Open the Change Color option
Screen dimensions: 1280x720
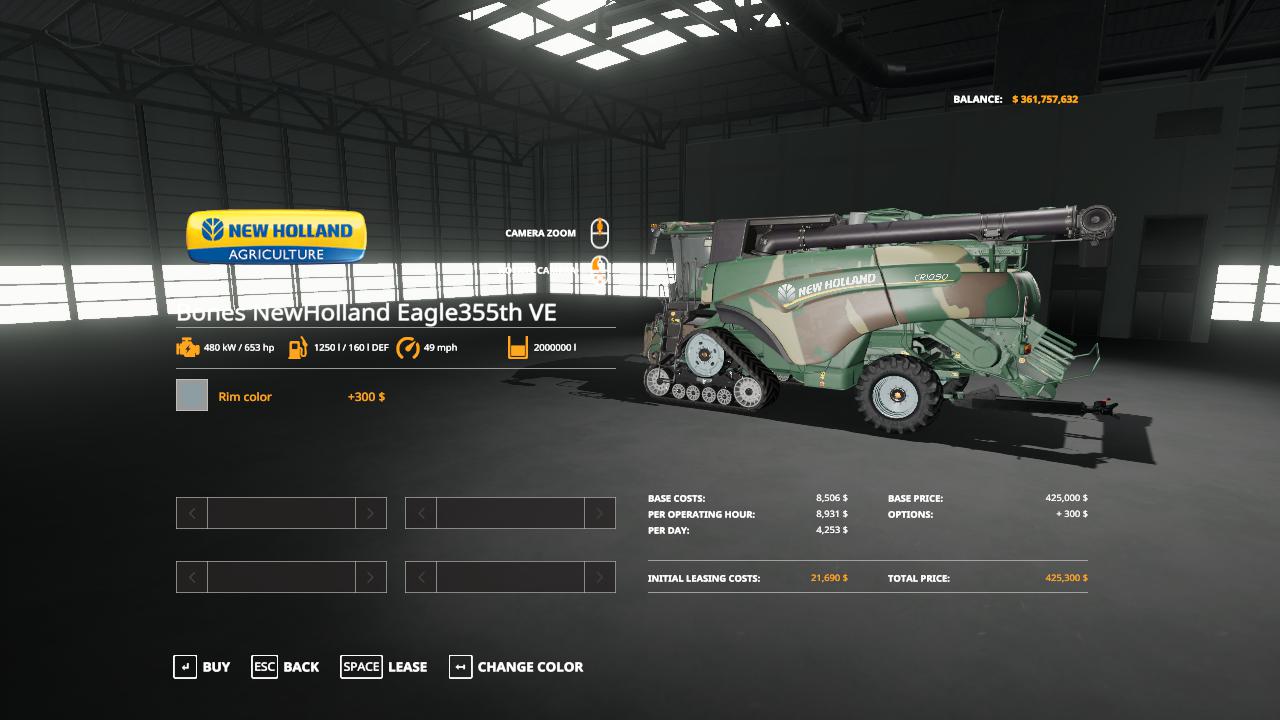(516, 667)
